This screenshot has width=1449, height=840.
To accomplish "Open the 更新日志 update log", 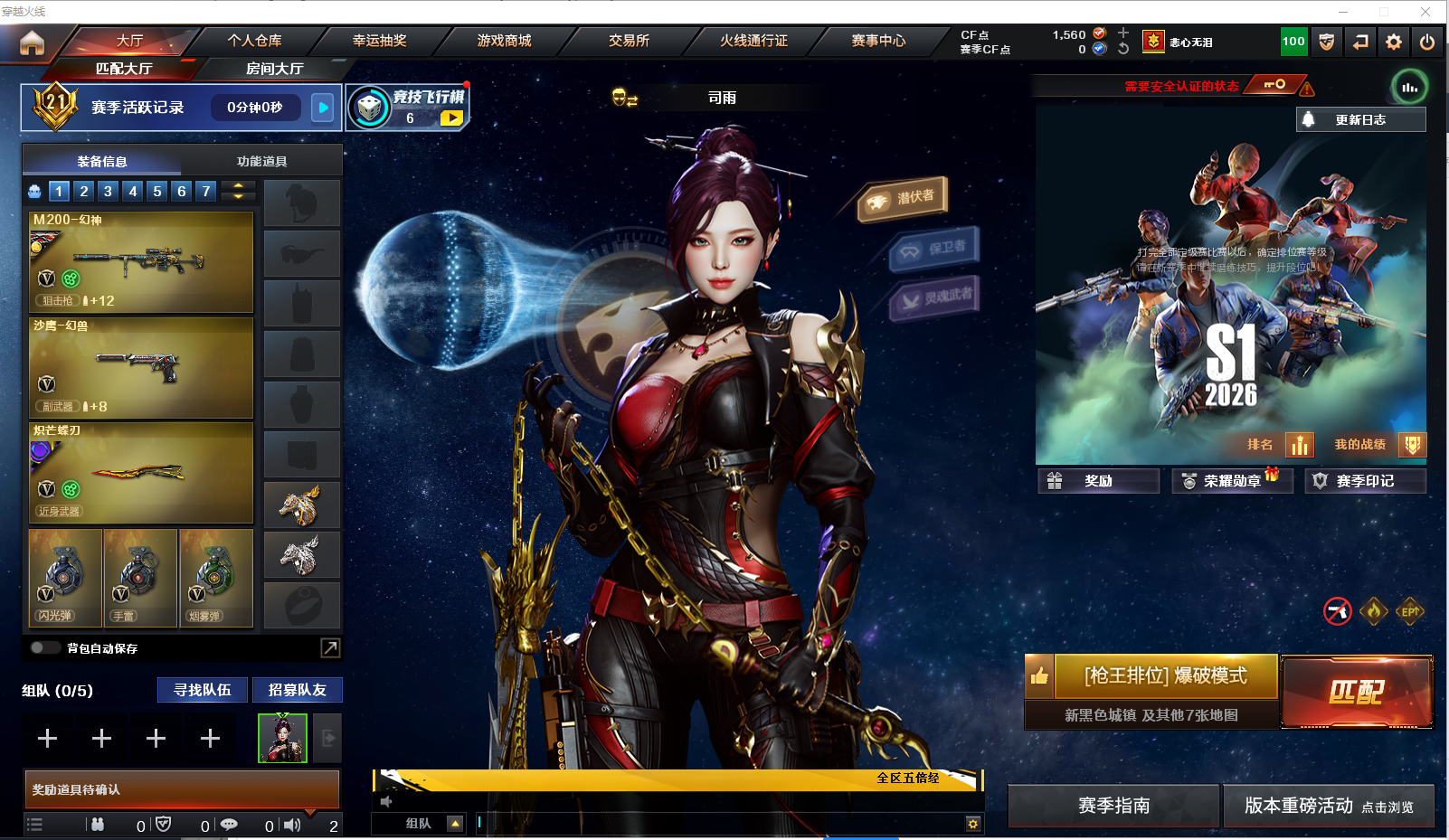I will tap(1359, 119).
